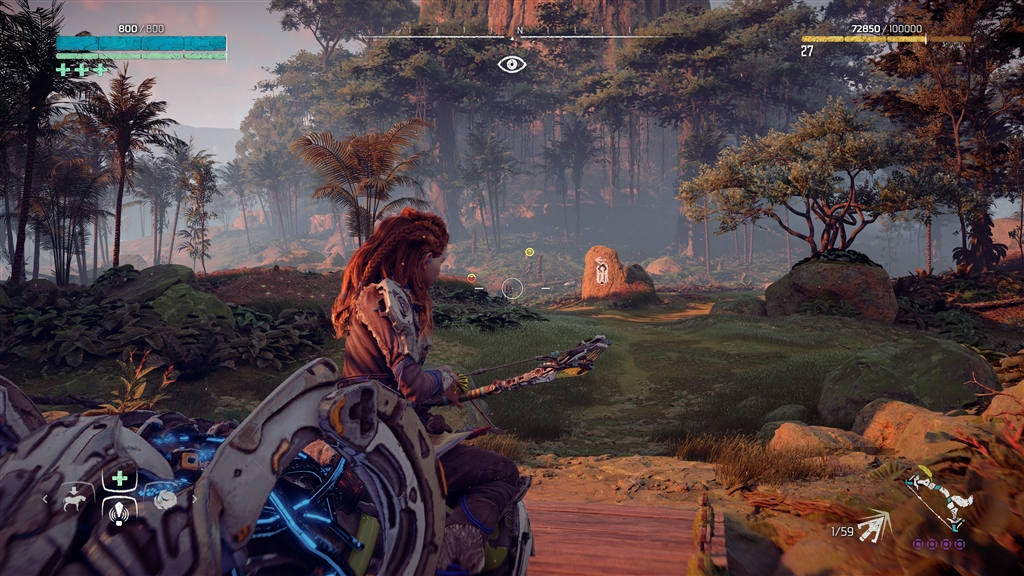Select the green medicine pouch crosses
Viewport: 1024px width, 576px height.
[82, 70]
